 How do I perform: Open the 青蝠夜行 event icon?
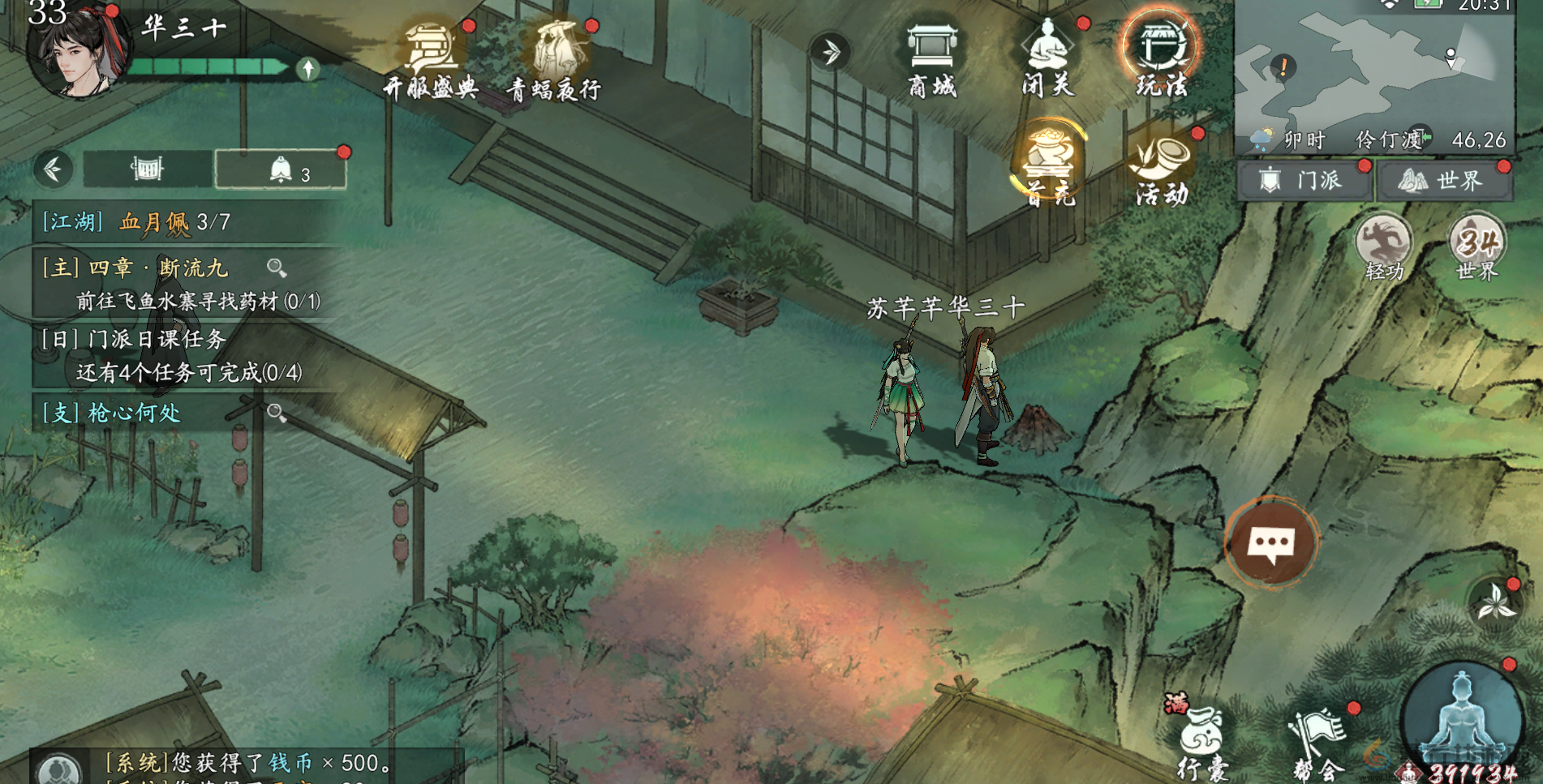(x=557, y=58)
